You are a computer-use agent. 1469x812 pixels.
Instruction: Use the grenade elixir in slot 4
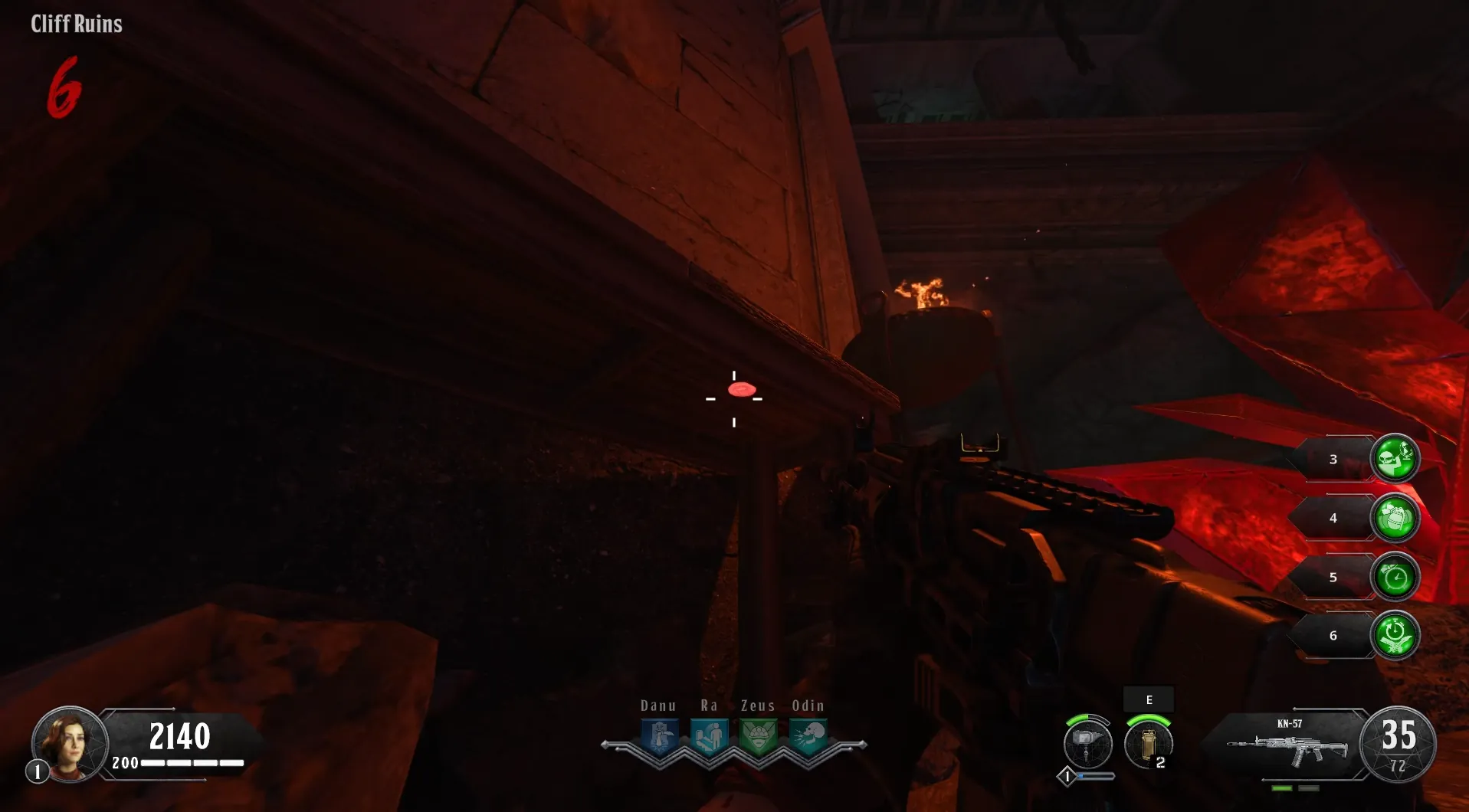[x=1395, y=518]
